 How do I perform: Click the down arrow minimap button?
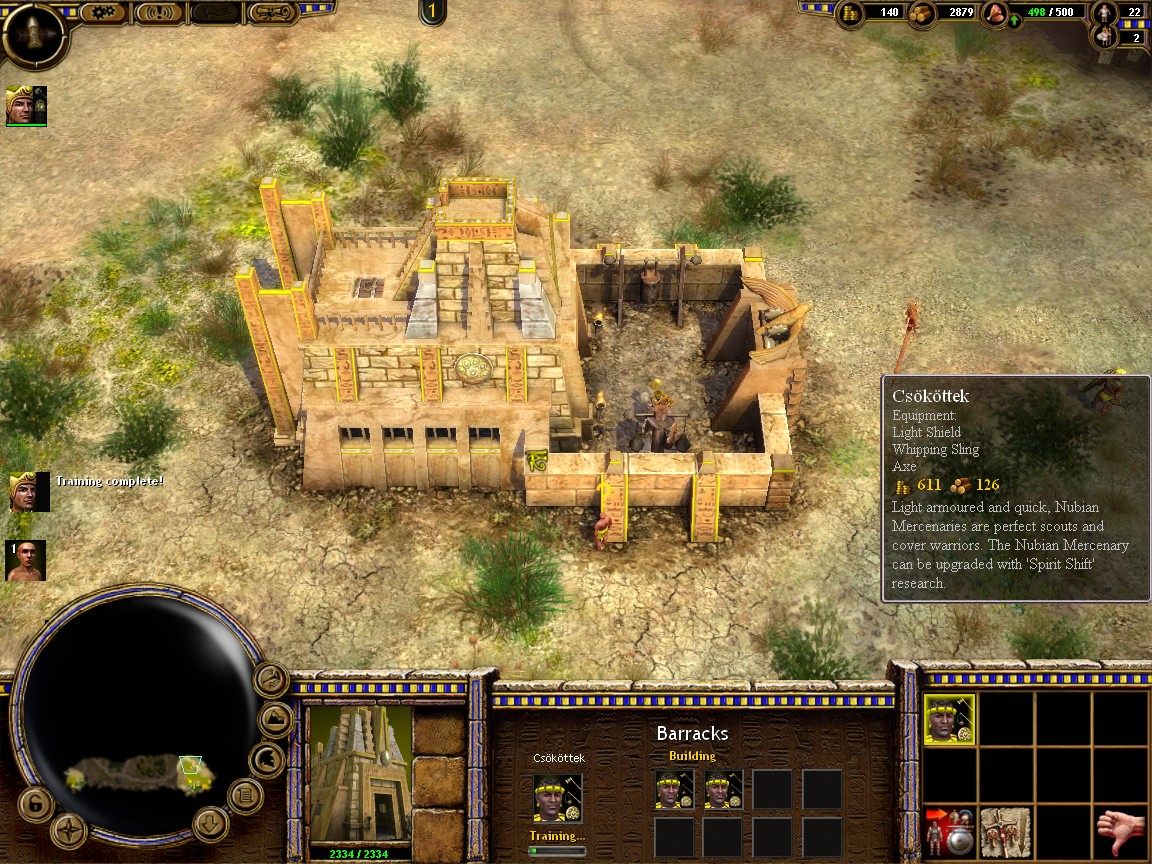[x=211, y=824]
